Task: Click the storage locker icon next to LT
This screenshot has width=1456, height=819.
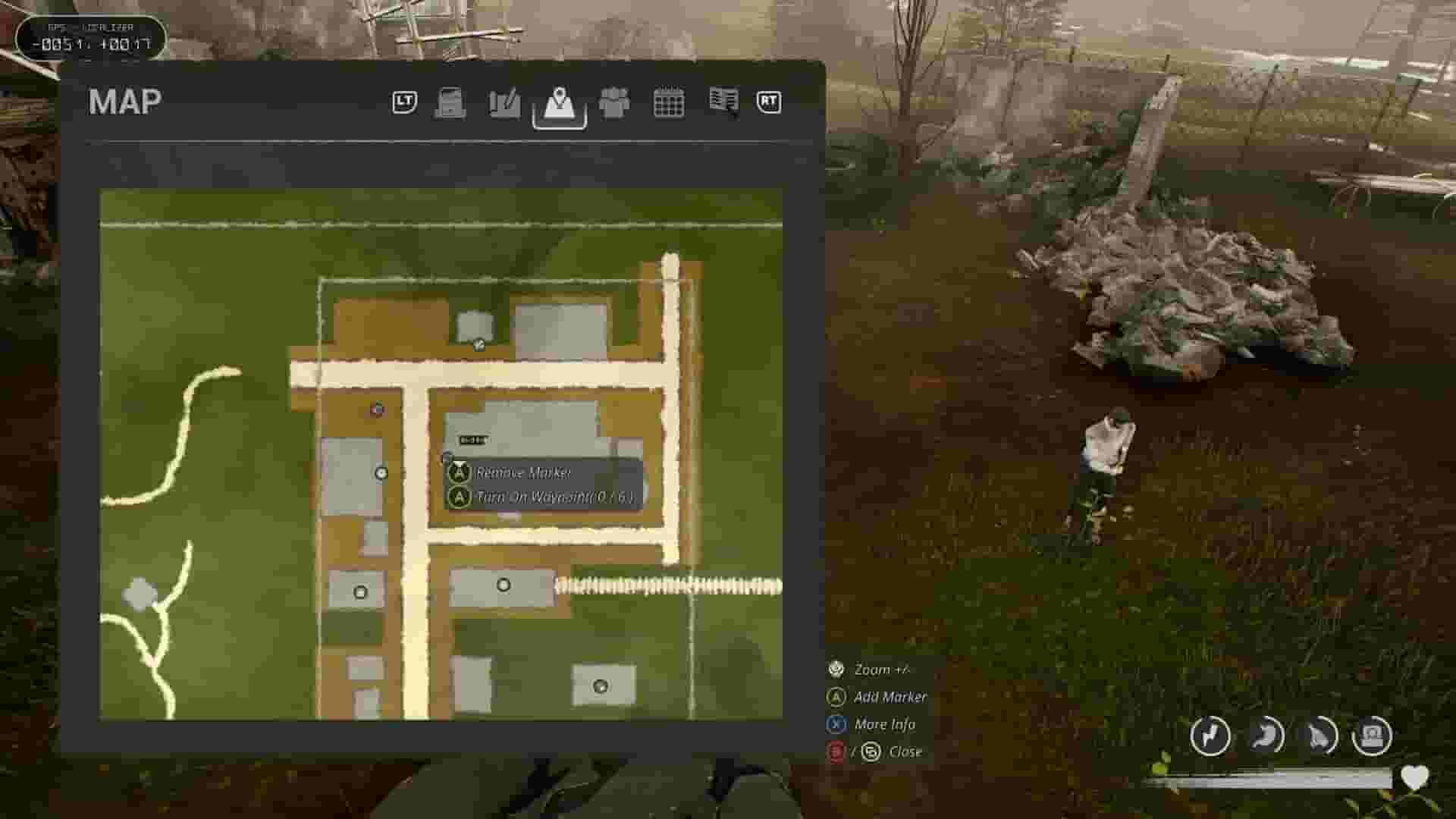Action: (450, 103)
